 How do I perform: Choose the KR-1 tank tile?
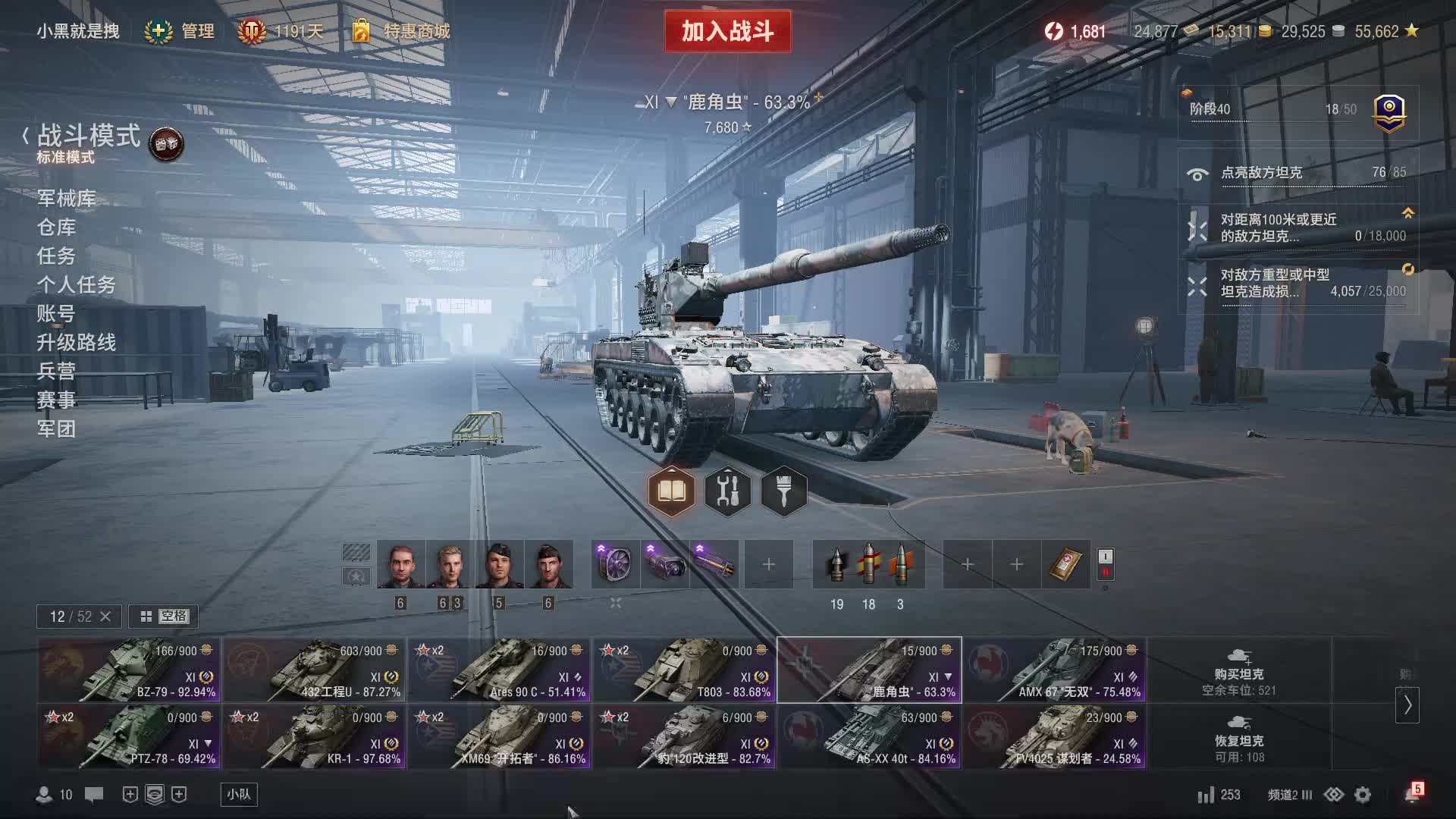click(314, 736)
